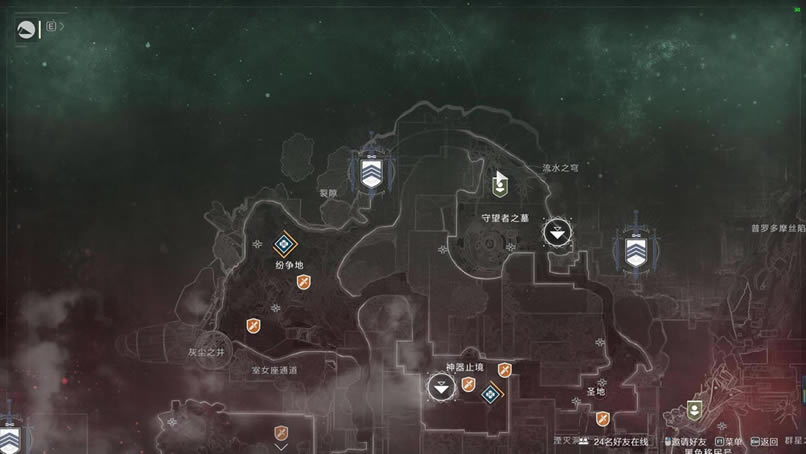The height and width of the screenshot is (454, 806).
Task: Click the green flag marker above 守望者之墓
Action: tap(501, 183)
